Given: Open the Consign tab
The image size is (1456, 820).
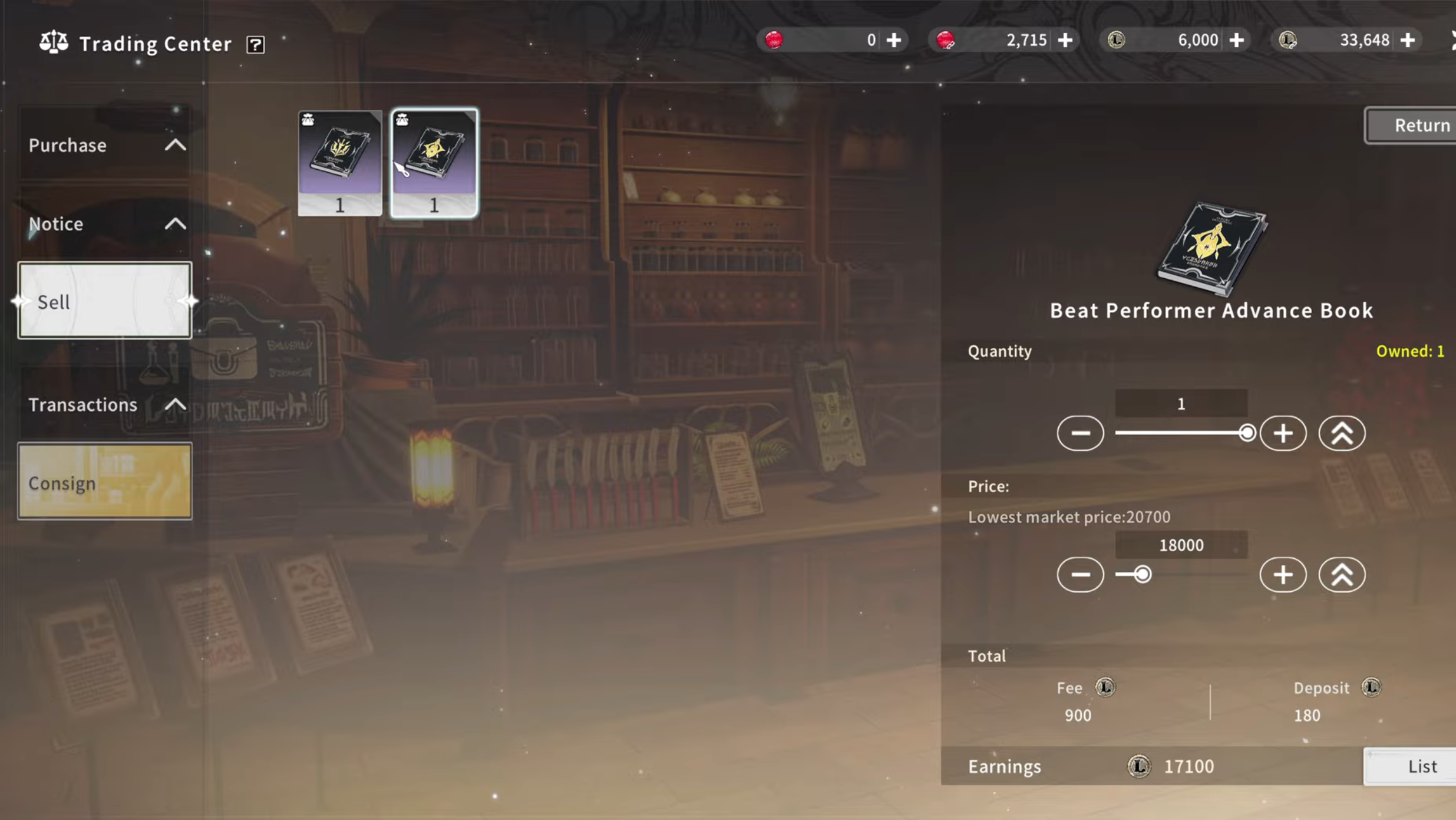Looking at the screenshot, I should (x=105, y=482).
